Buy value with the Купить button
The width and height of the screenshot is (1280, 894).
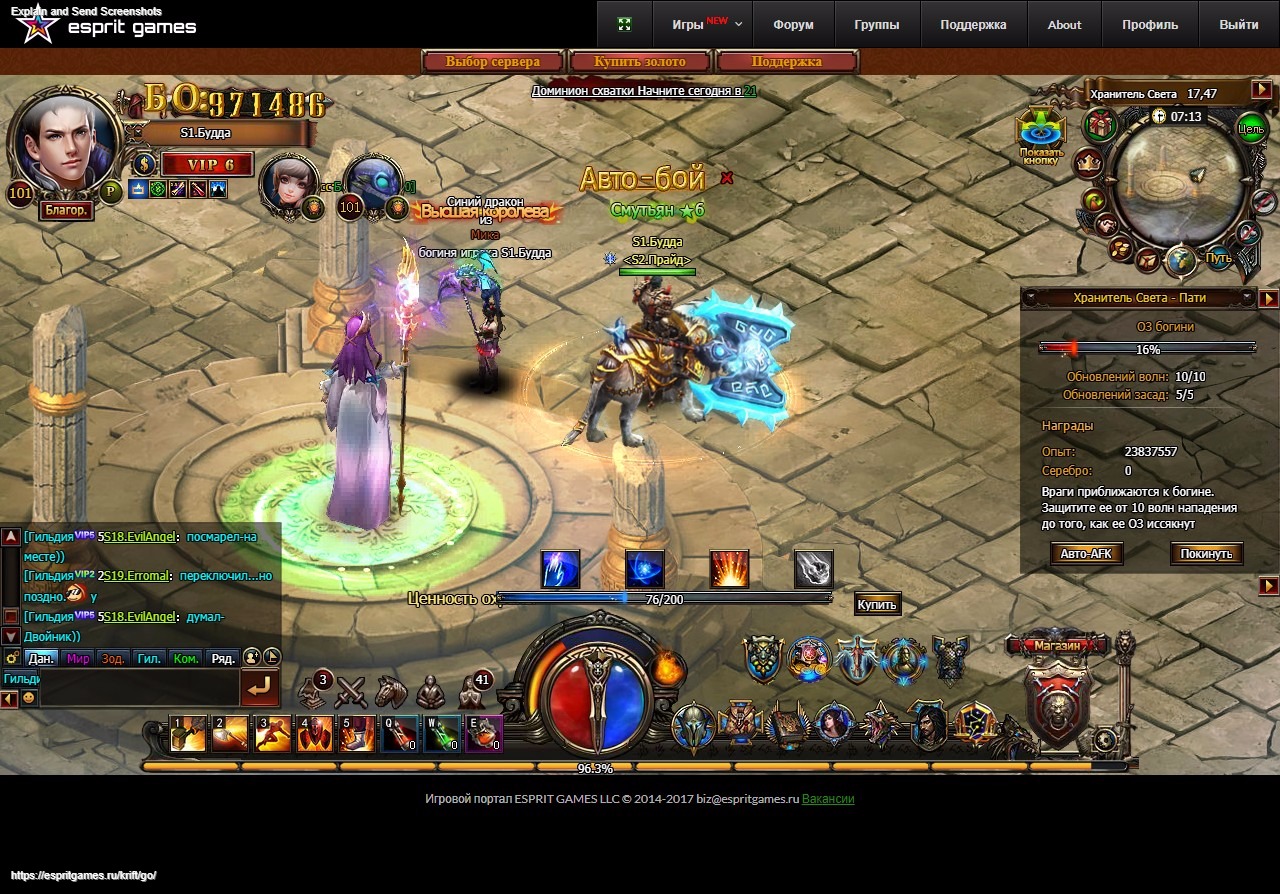click(877, 604)
